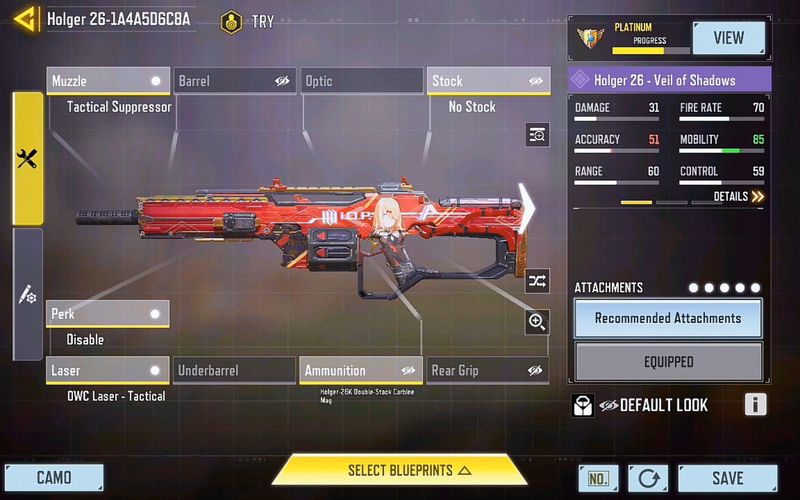Open the CAMO menu

(54, 478)
